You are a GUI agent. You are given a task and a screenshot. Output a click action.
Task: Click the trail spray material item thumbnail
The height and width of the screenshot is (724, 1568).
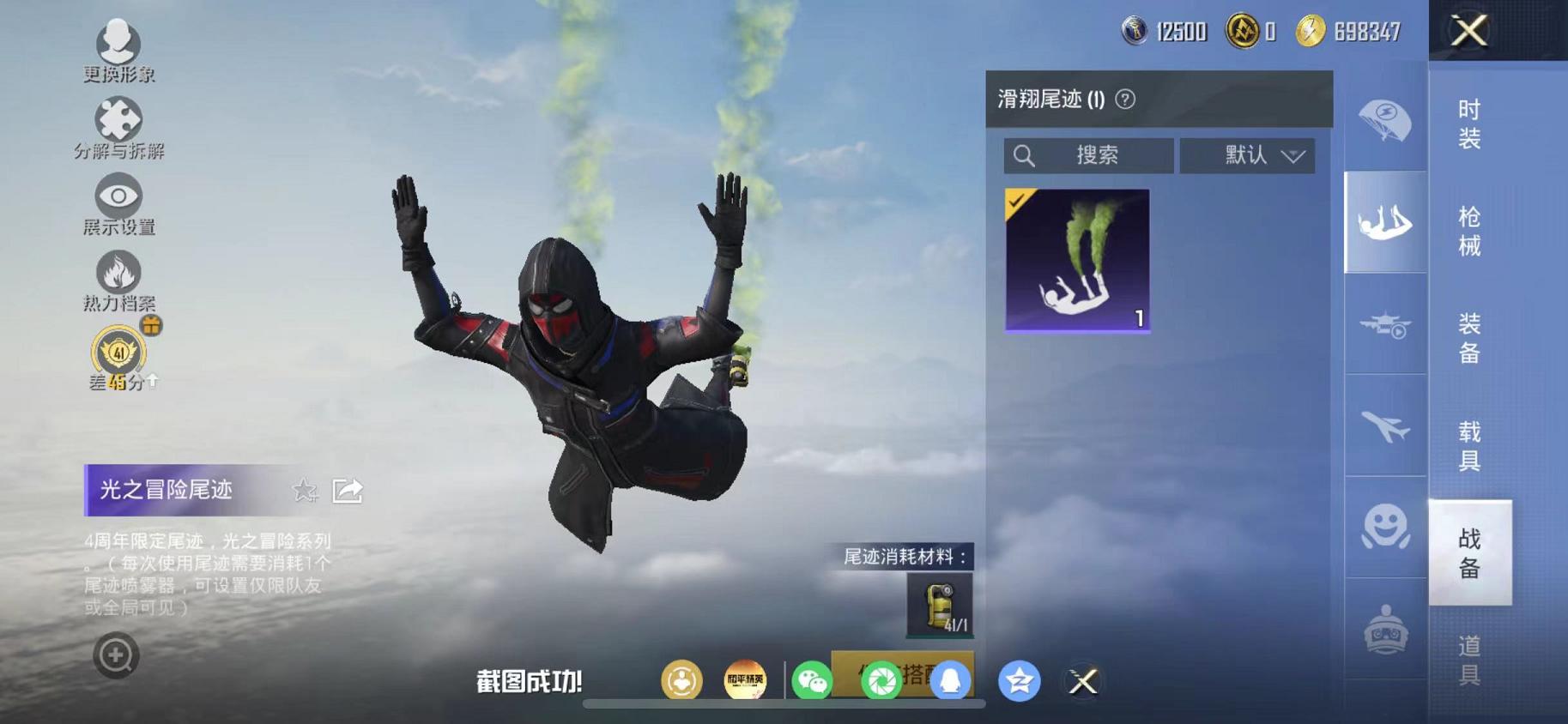click(x=942, y=606)
